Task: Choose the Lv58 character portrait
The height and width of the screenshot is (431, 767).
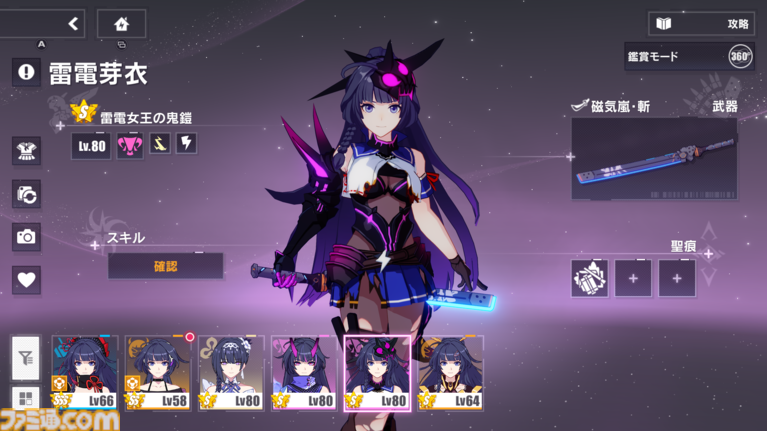Action: click(x=158, y=374)
